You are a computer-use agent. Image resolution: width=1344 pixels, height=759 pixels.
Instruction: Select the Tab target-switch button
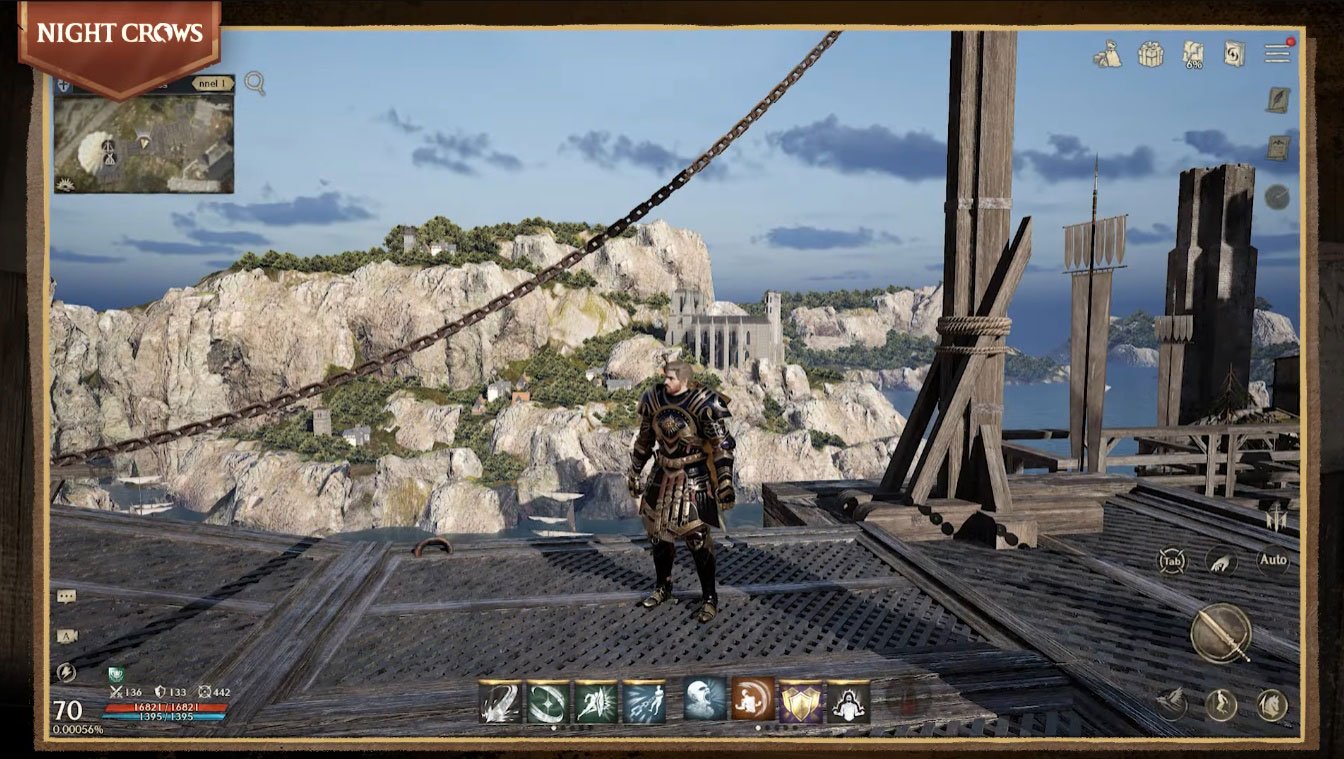tap(1172, 561)
